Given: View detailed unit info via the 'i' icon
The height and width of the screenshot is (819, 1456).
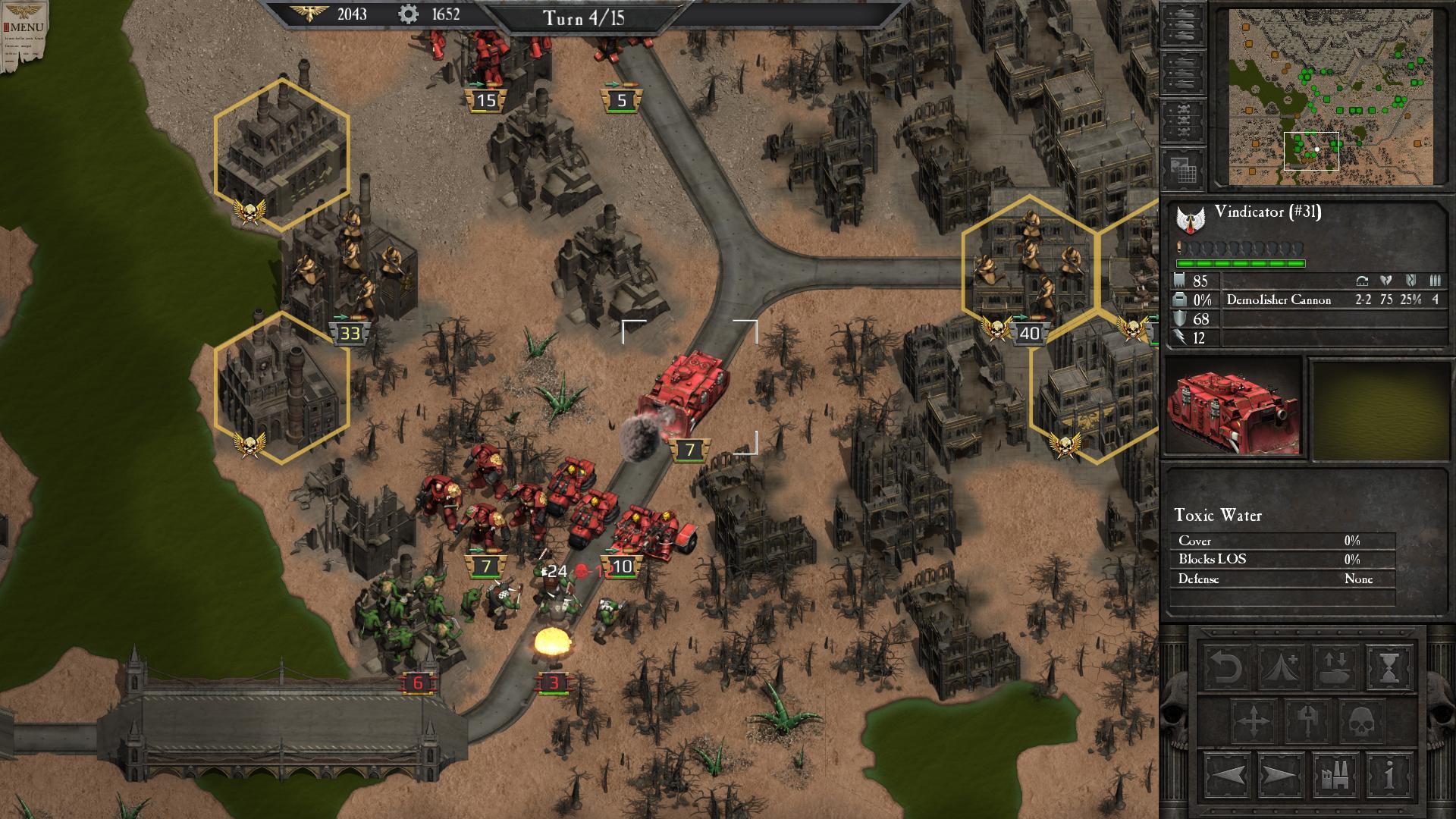Looking at the screenshot, I should (1389, 776).
